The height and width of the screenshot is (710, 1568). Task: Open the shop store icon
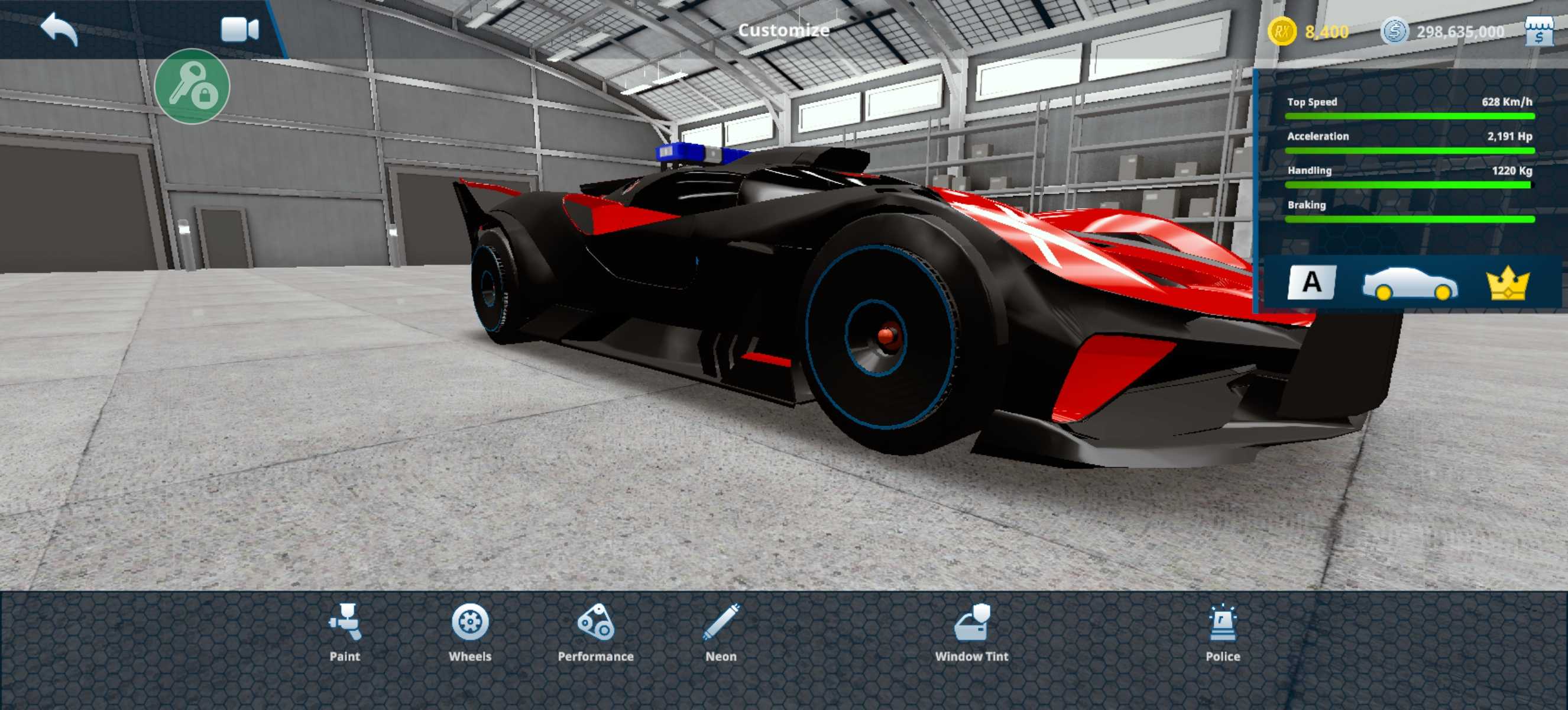pos(1540,31)
